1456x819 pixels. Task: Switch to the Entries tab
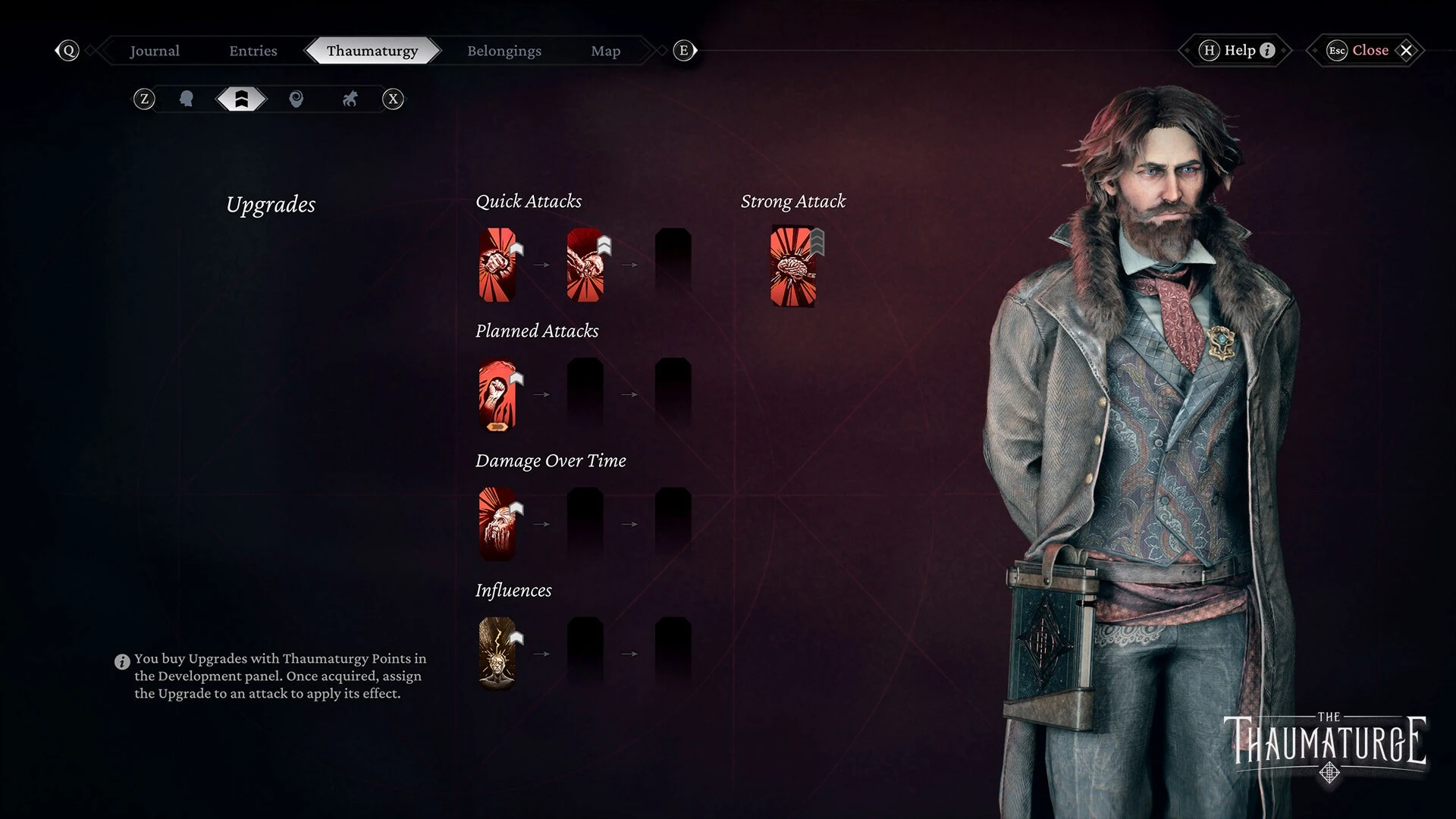click(x=253, y=51)
